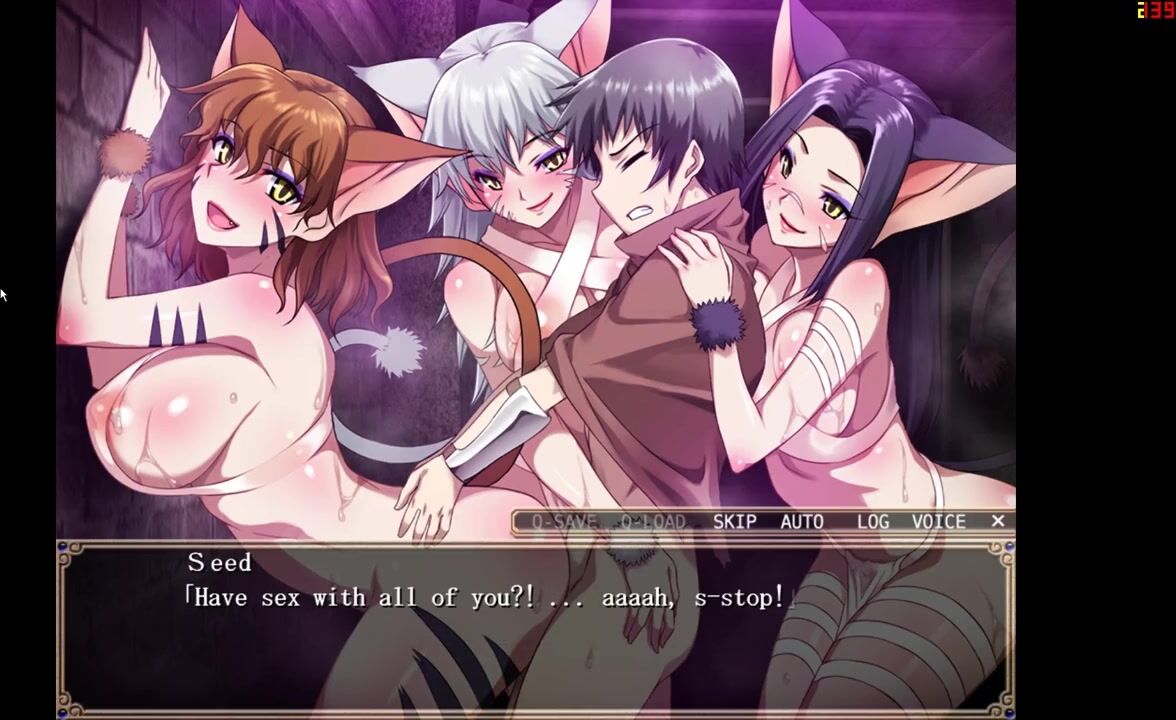Image resolution: width=1176 pixels, height=720 pixels.
Task: Open the dialogue LOG history
Action: tap(873, 521)
